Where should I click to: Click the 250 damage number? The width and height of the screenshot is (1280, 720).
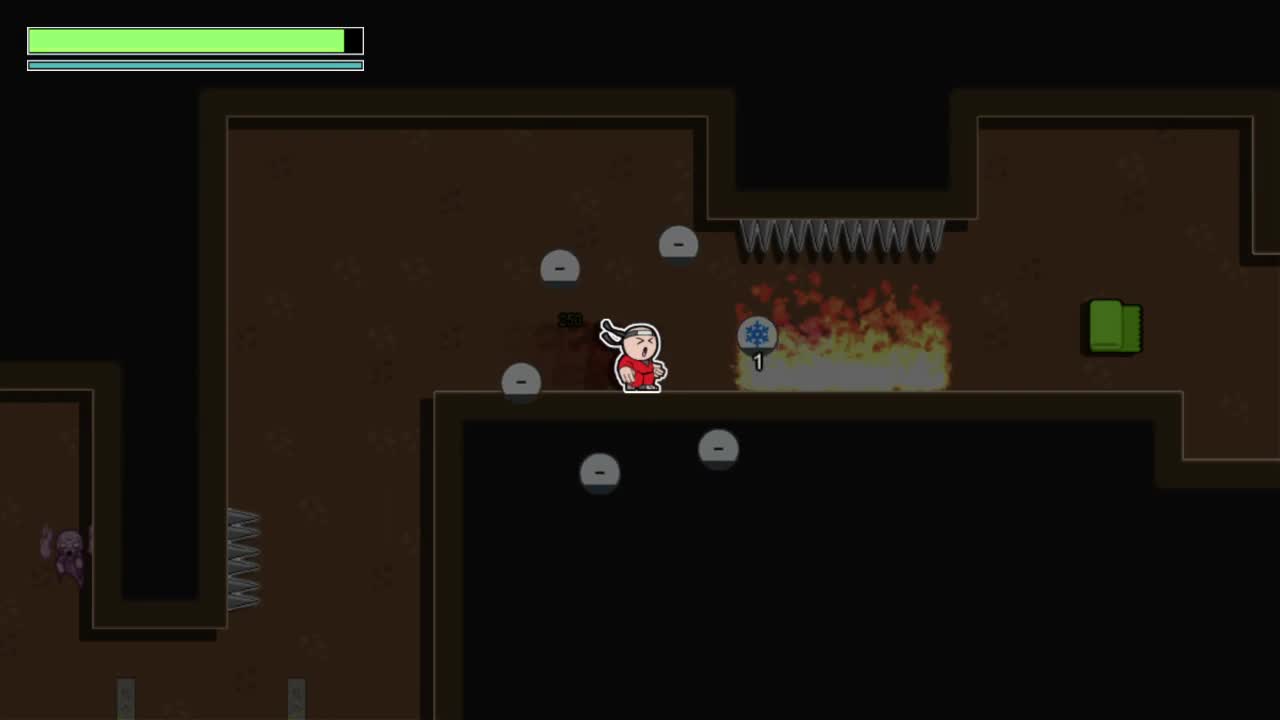pos(571,320)
